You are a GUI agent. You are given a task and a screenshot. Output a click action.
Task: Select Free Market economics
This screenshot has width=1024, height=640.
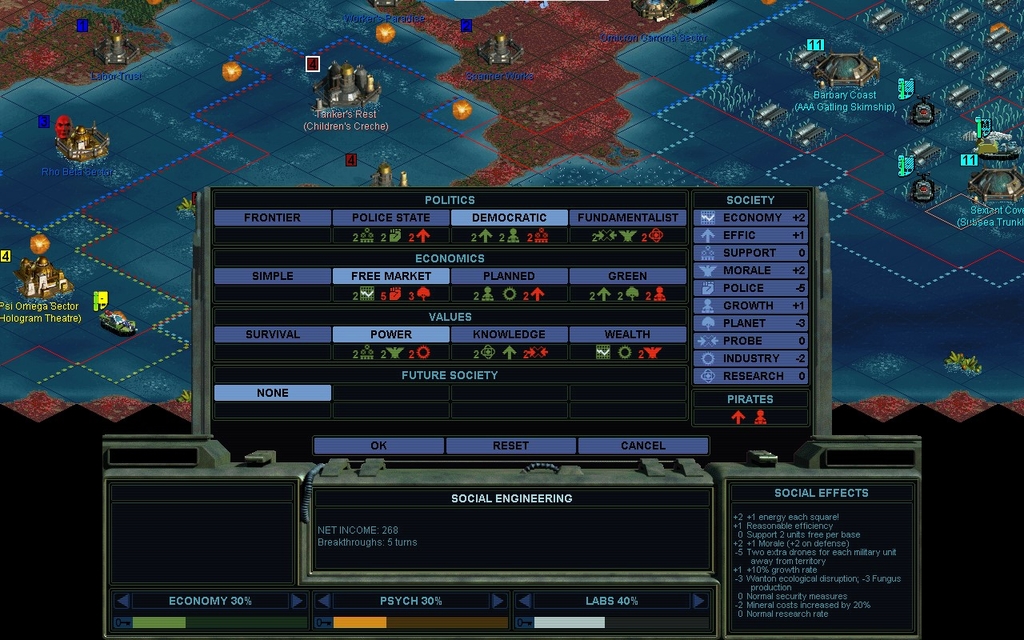pos(391,276)
